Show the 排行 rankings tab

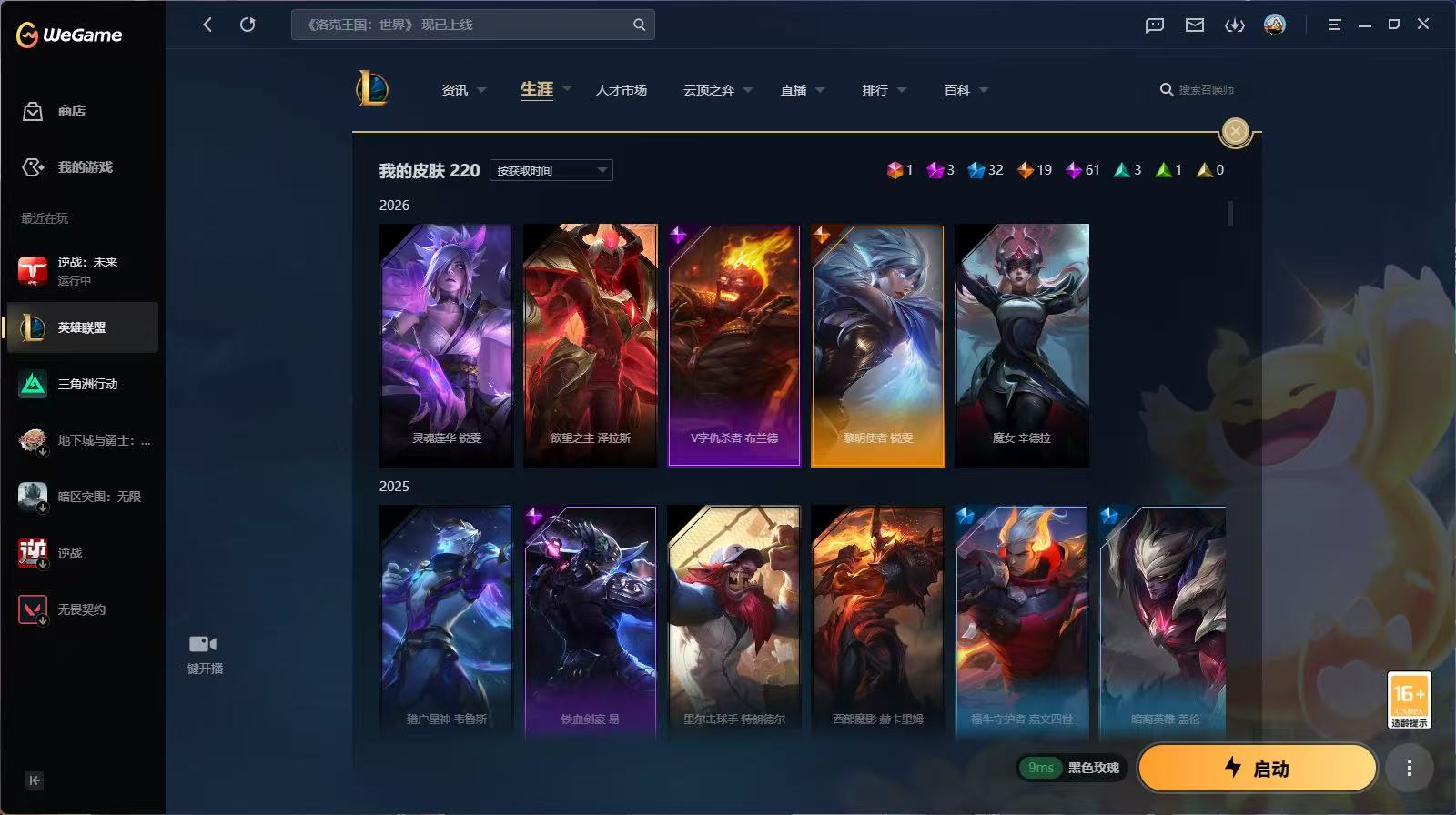(x=875, y=90)
